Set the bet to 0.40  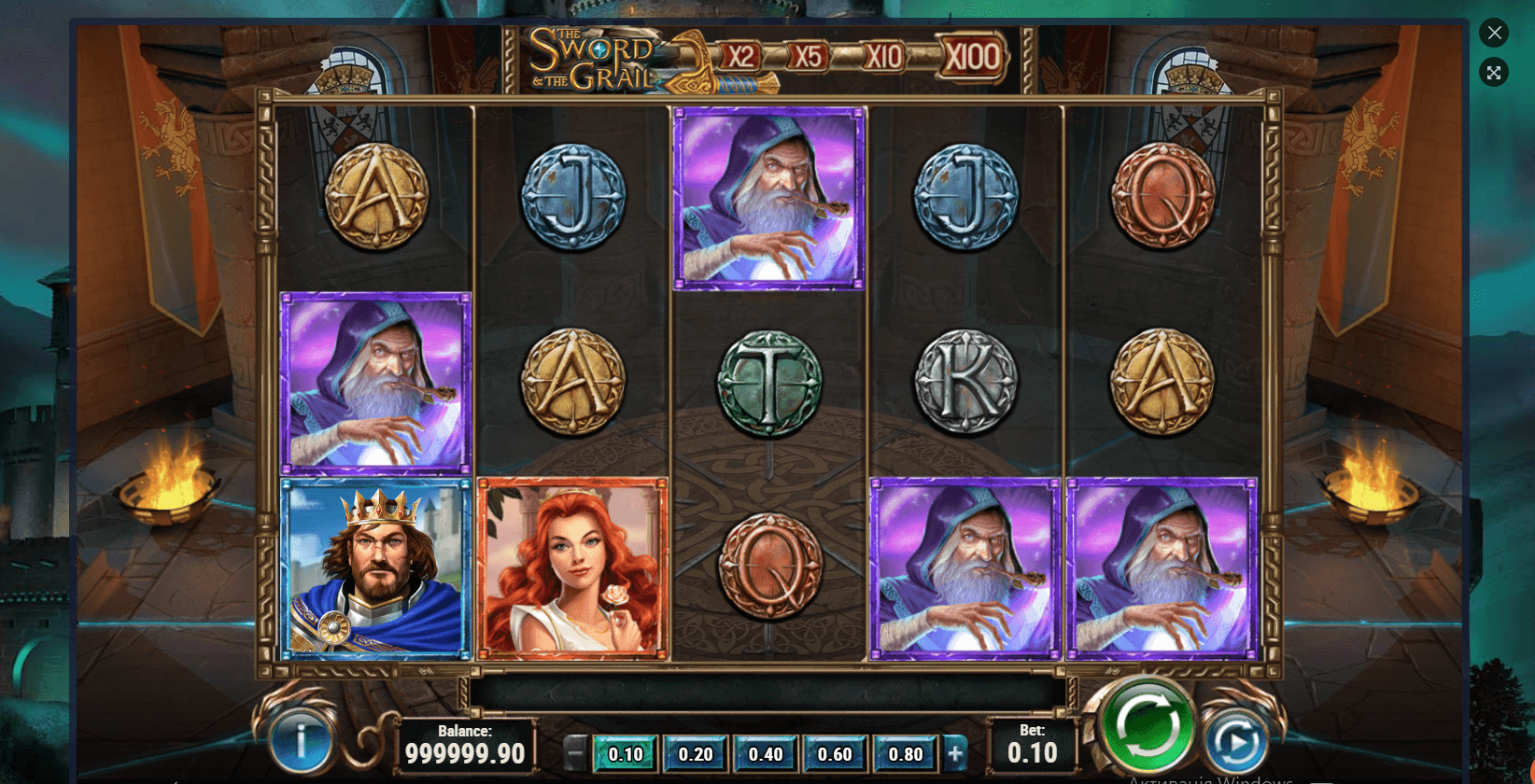coord(766,754)
